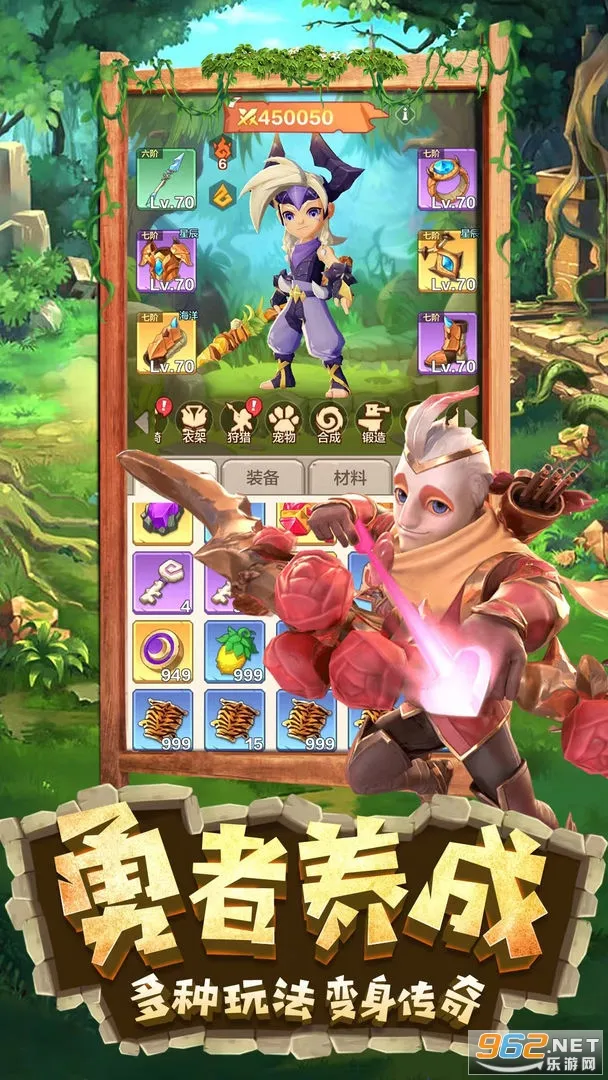
Task: Select the purple gemstone inventory item
Action: [x=162, y=521]
